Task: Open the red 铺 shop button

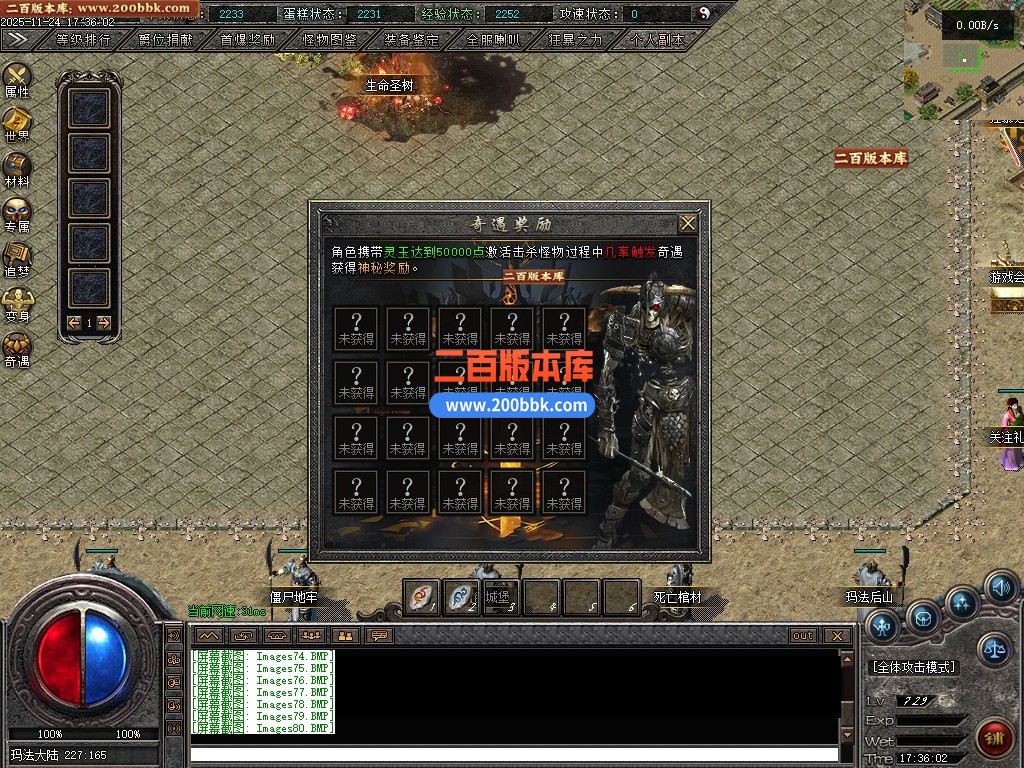Action: 993,737
